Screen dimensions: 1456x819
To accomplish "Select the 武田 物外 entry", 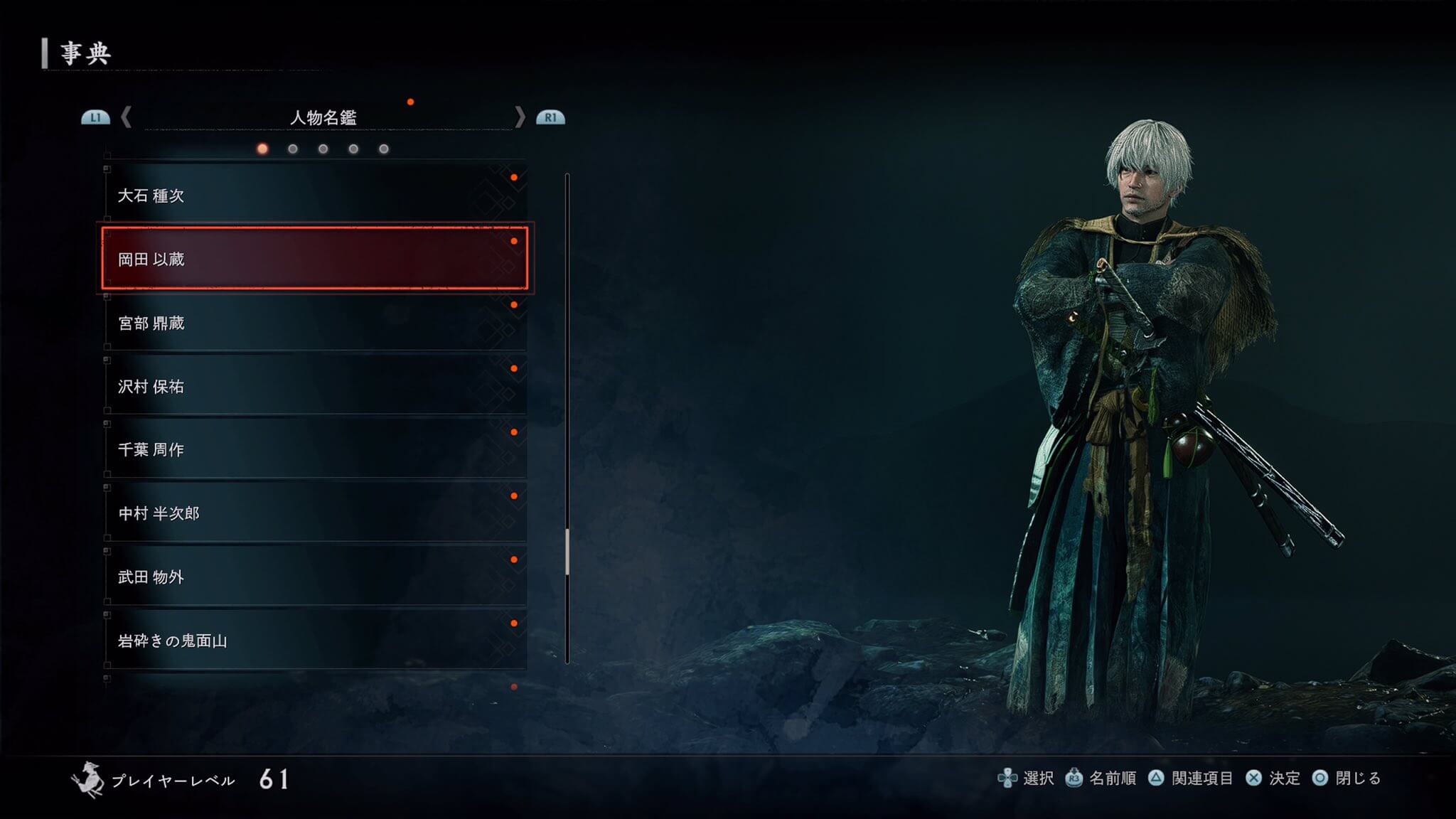I will click(x=314, y=577).
